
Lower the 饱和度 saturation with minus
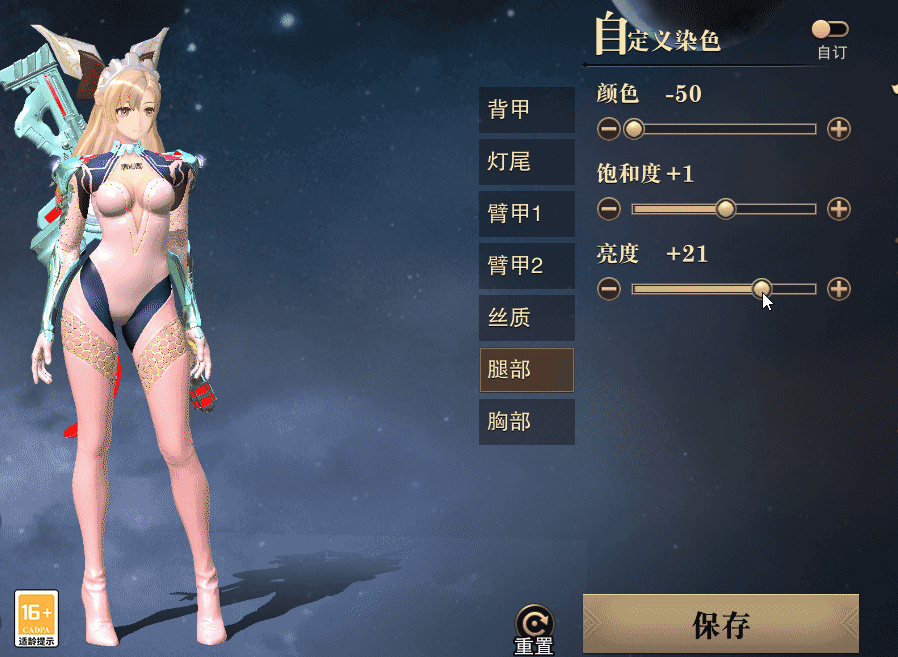click(609, 209)
